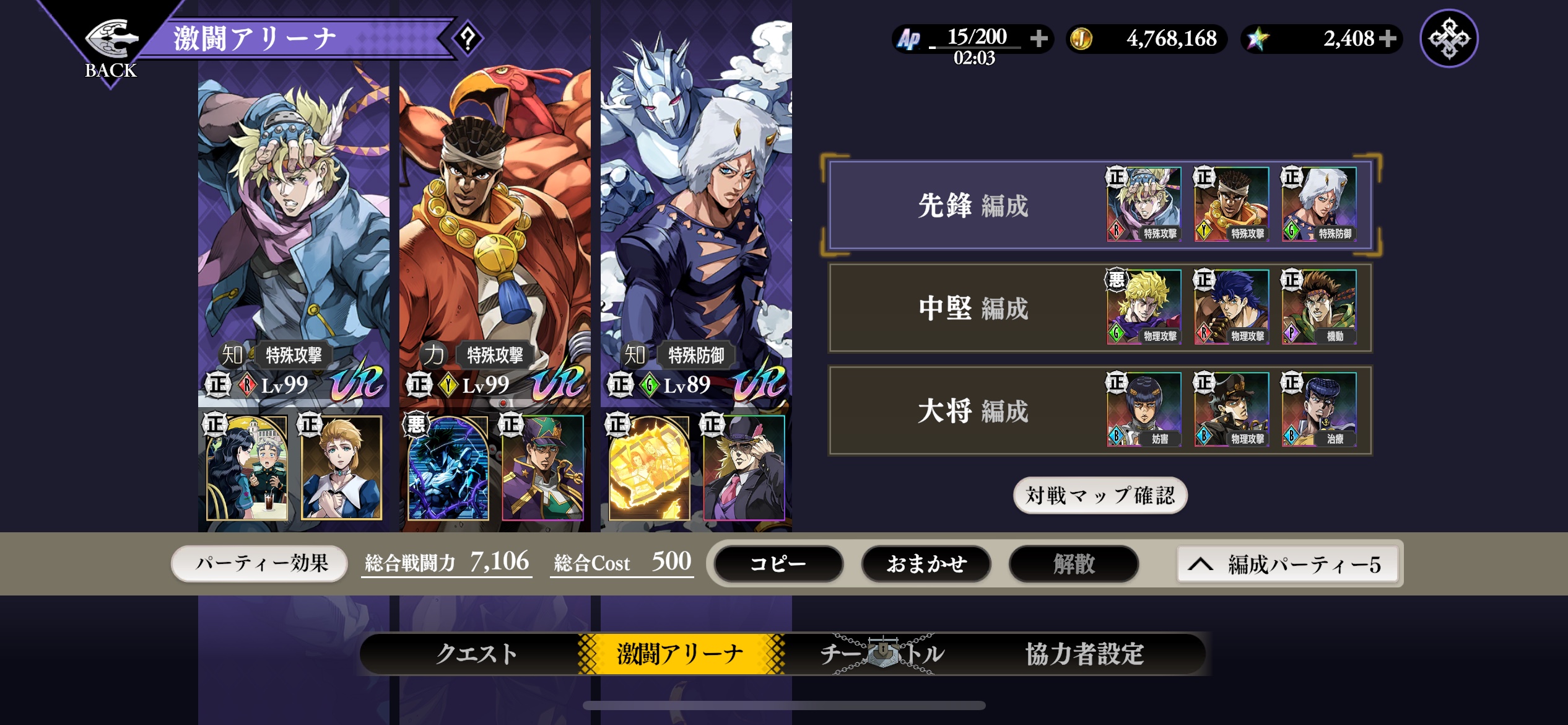Select the blond Lv99 特殊攻撃 character card
Image resolution: width=1568 pixels, height=725 pixels.
coord(294,235)
